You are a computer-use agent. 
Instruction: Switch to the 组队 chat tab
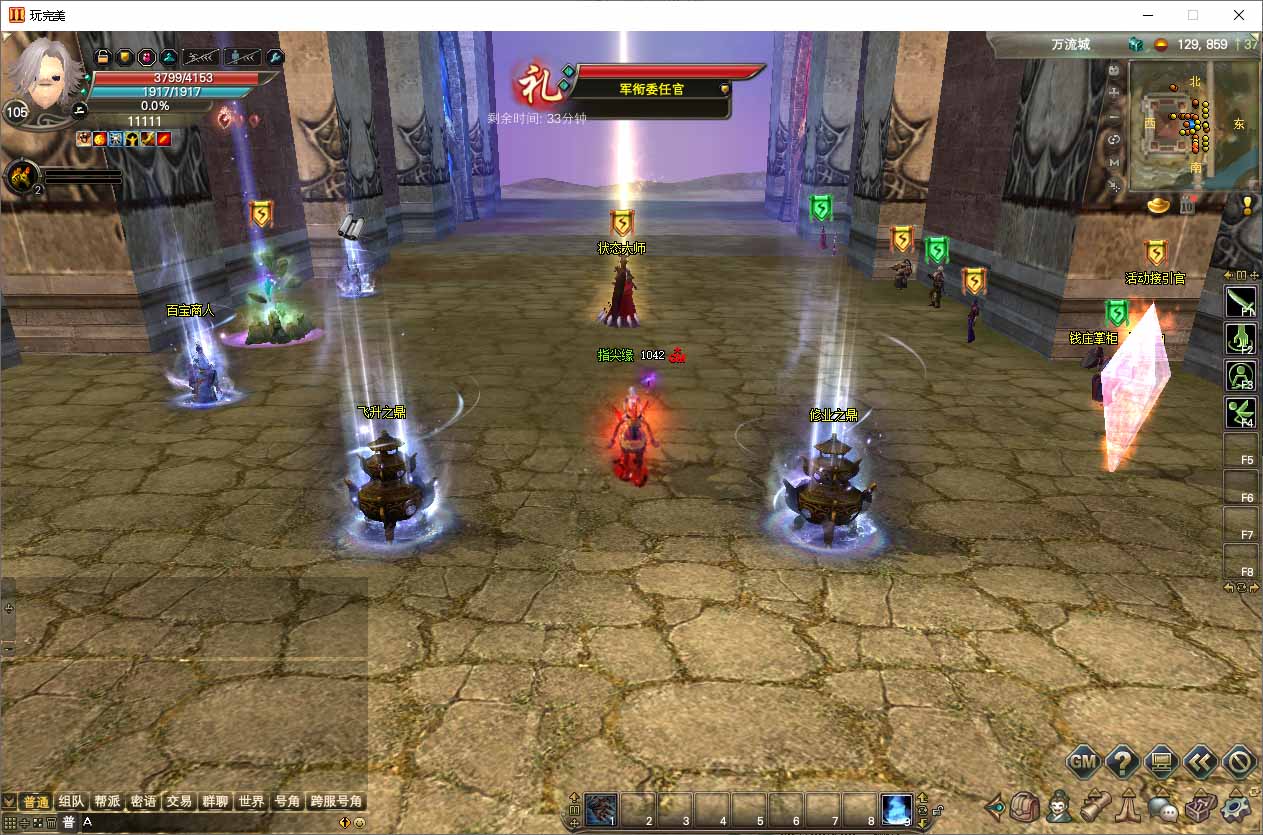point(71,802)
